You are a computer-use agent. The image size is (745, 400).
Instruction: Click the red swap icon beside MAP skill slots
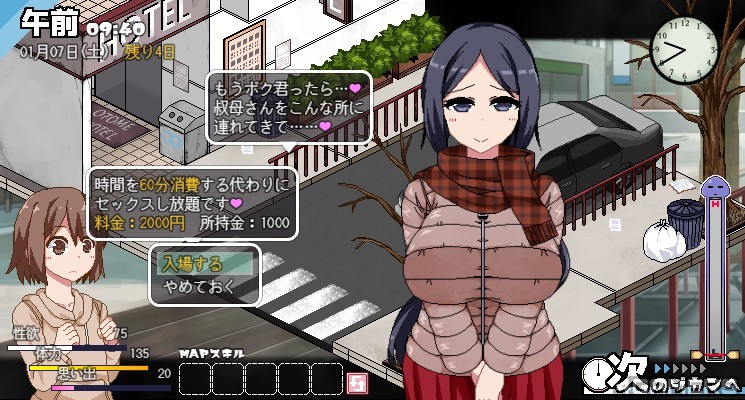(x=355, y=381)
